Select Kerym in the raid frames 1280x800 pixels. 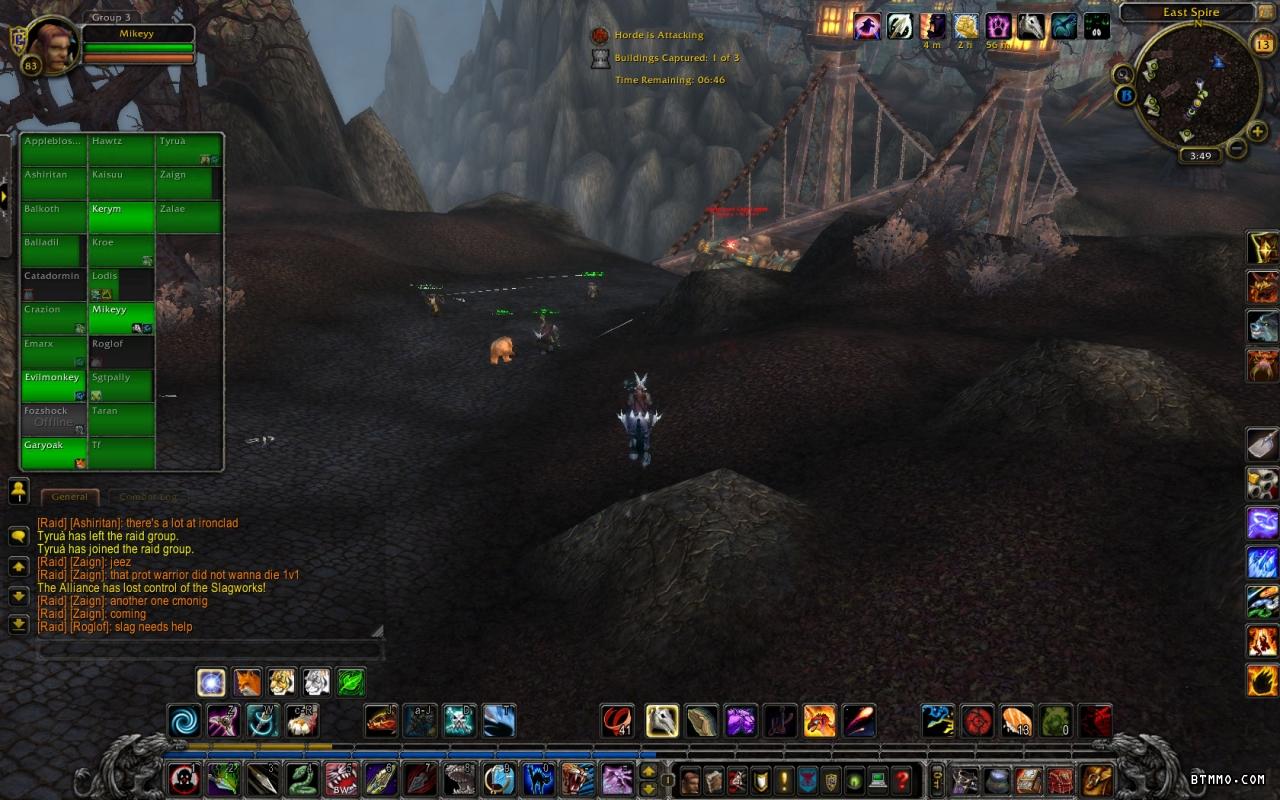(121, 217)
